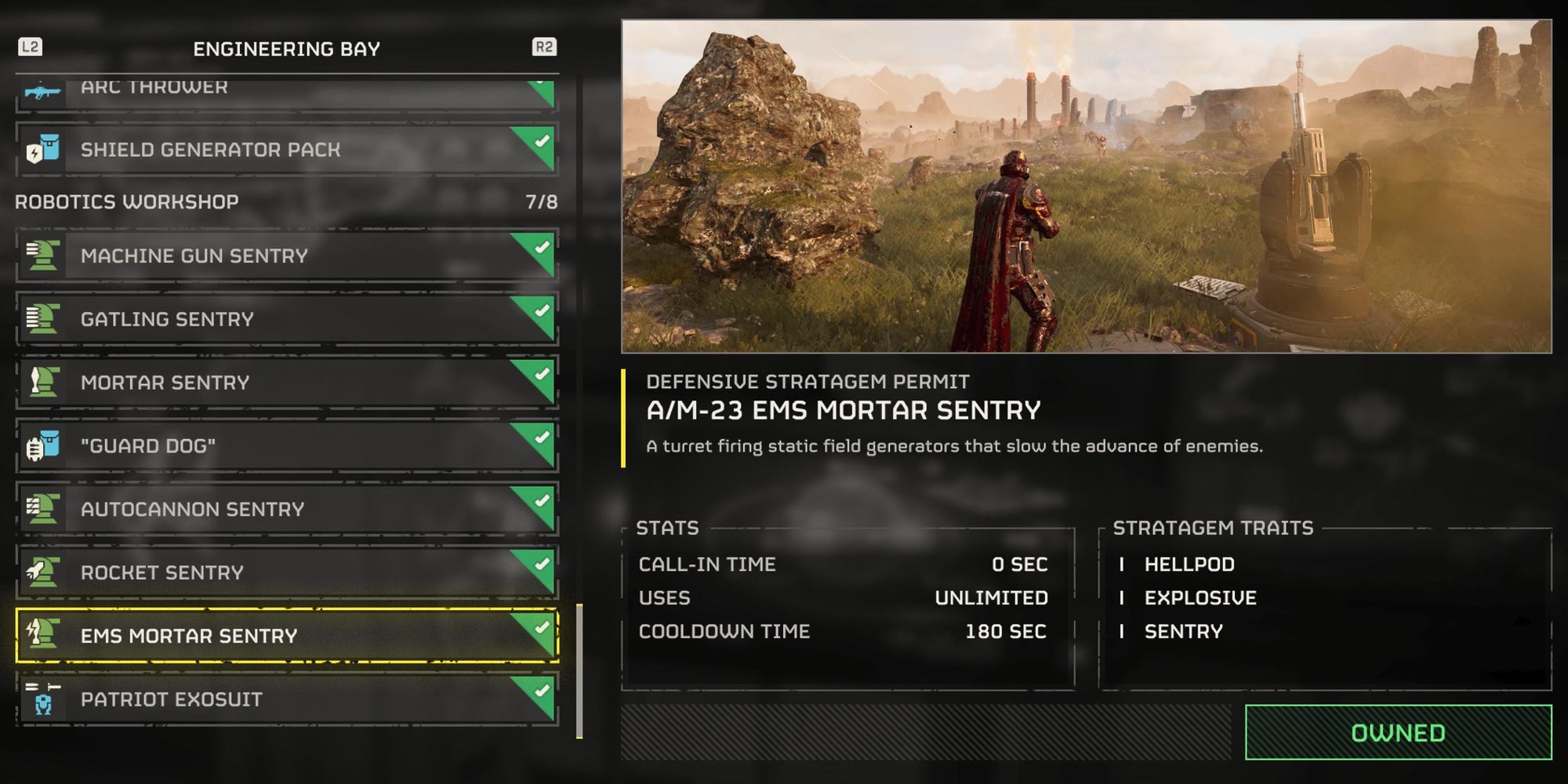The image size is (1568, 784).
Task: Open the Gatling Sentry stratagem
Action: pos(286,319)
